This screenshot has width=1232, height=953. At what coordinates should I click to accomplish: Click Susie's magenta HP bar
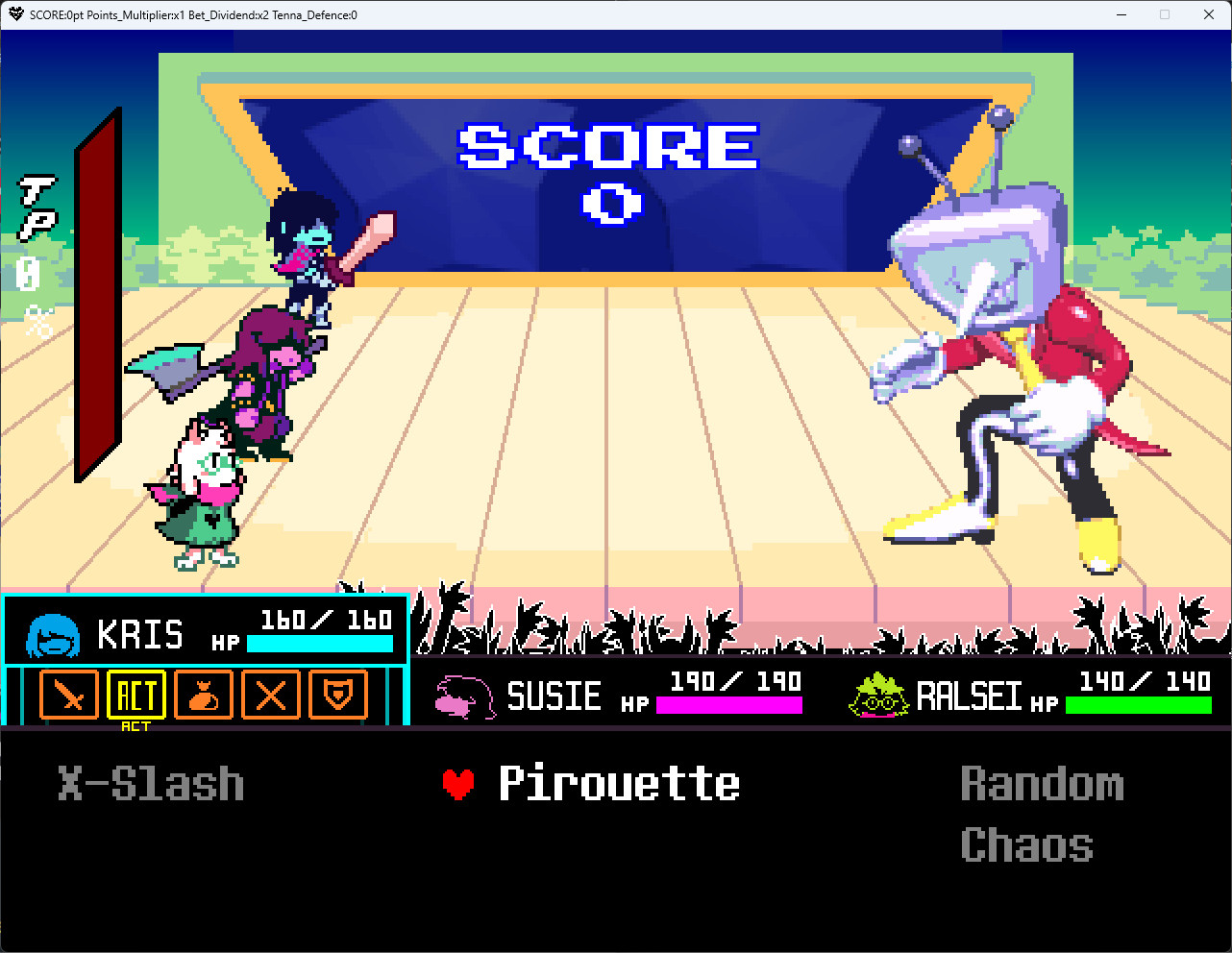[730, 706]
